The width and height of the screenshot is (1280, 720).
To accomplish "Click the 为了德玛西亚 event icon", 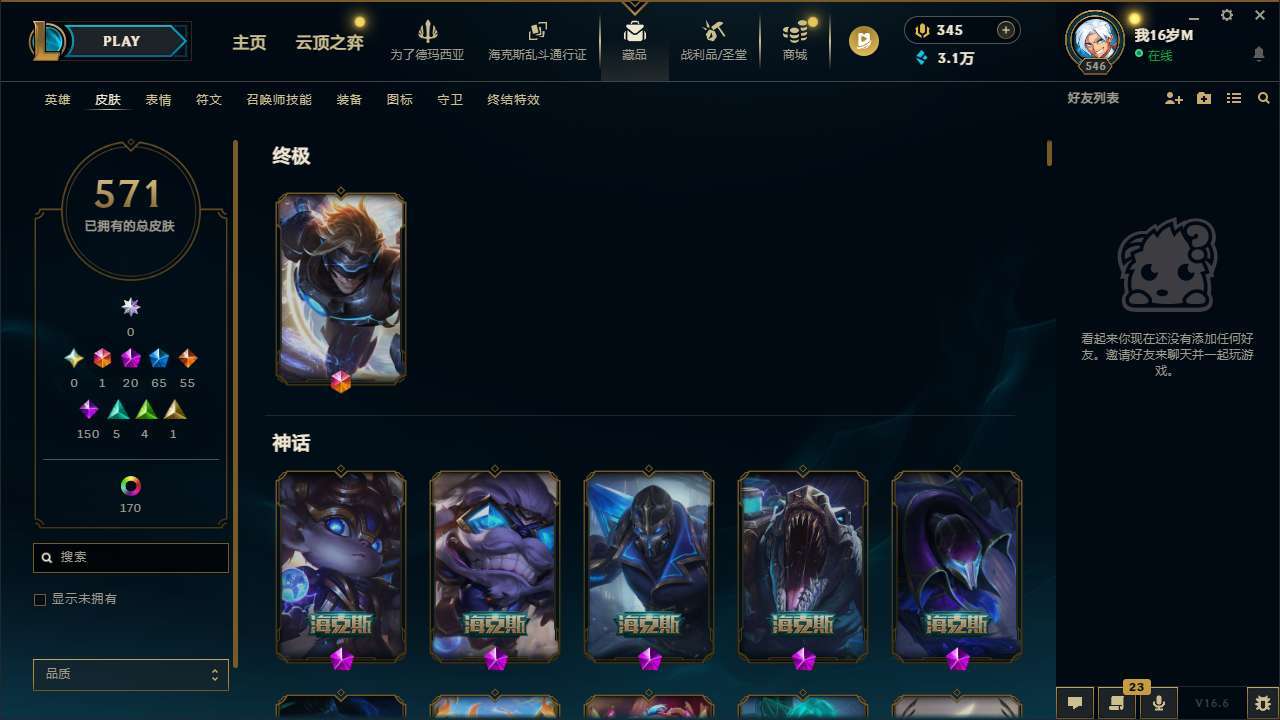I will (428, 40).
